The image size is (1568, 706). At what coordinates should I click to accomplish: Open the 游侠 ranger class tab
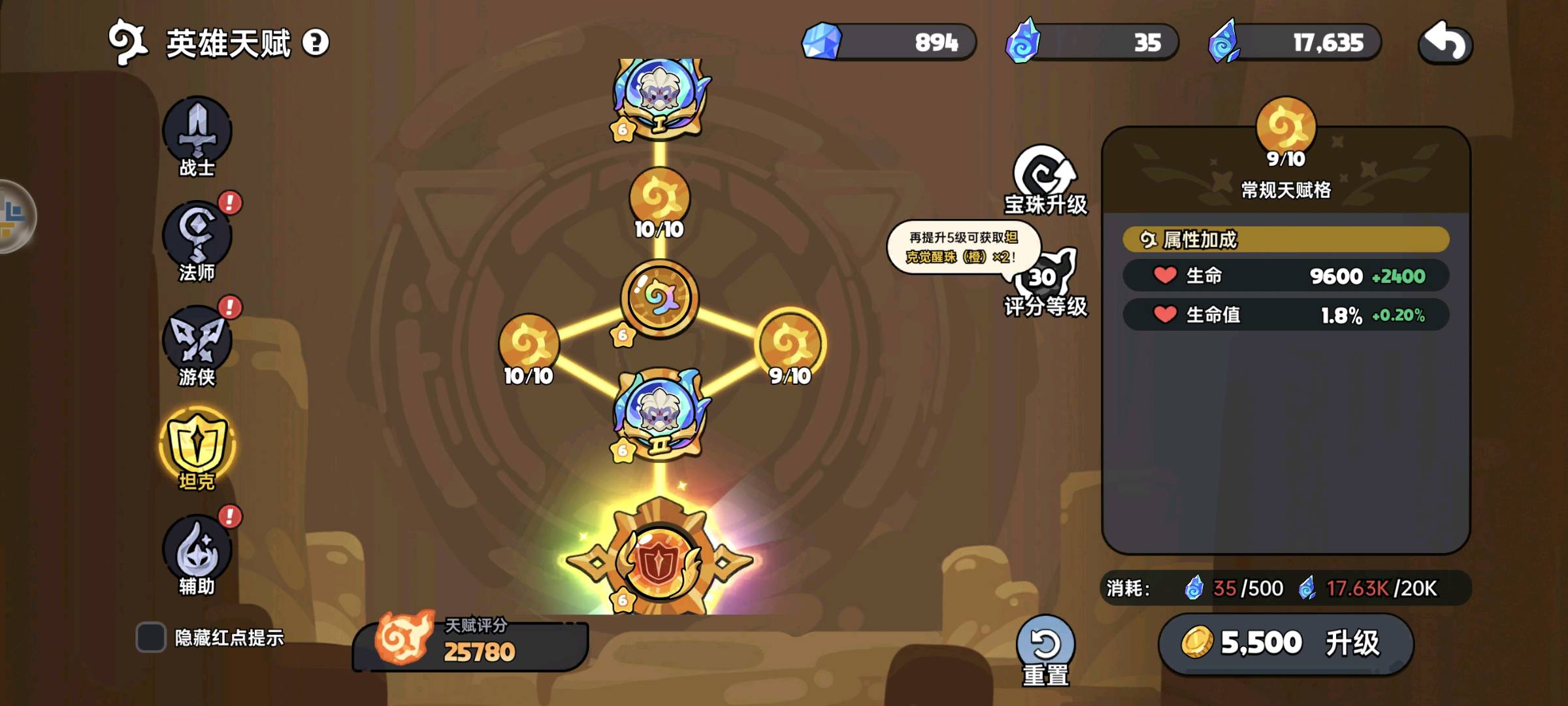click(197, 343)
